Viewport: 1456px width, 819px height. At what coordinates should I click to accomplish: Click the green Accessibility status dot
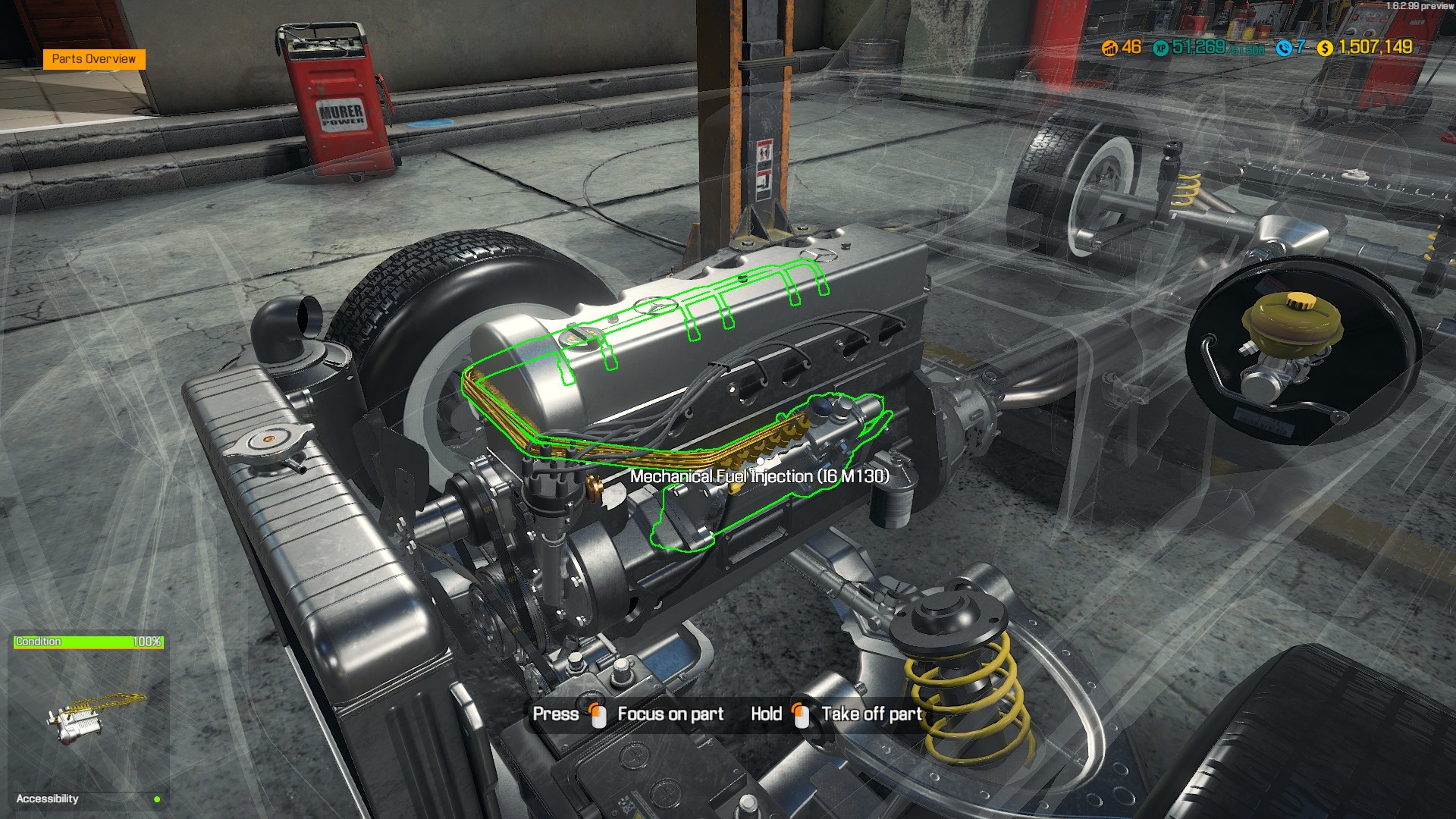point(157,799)
